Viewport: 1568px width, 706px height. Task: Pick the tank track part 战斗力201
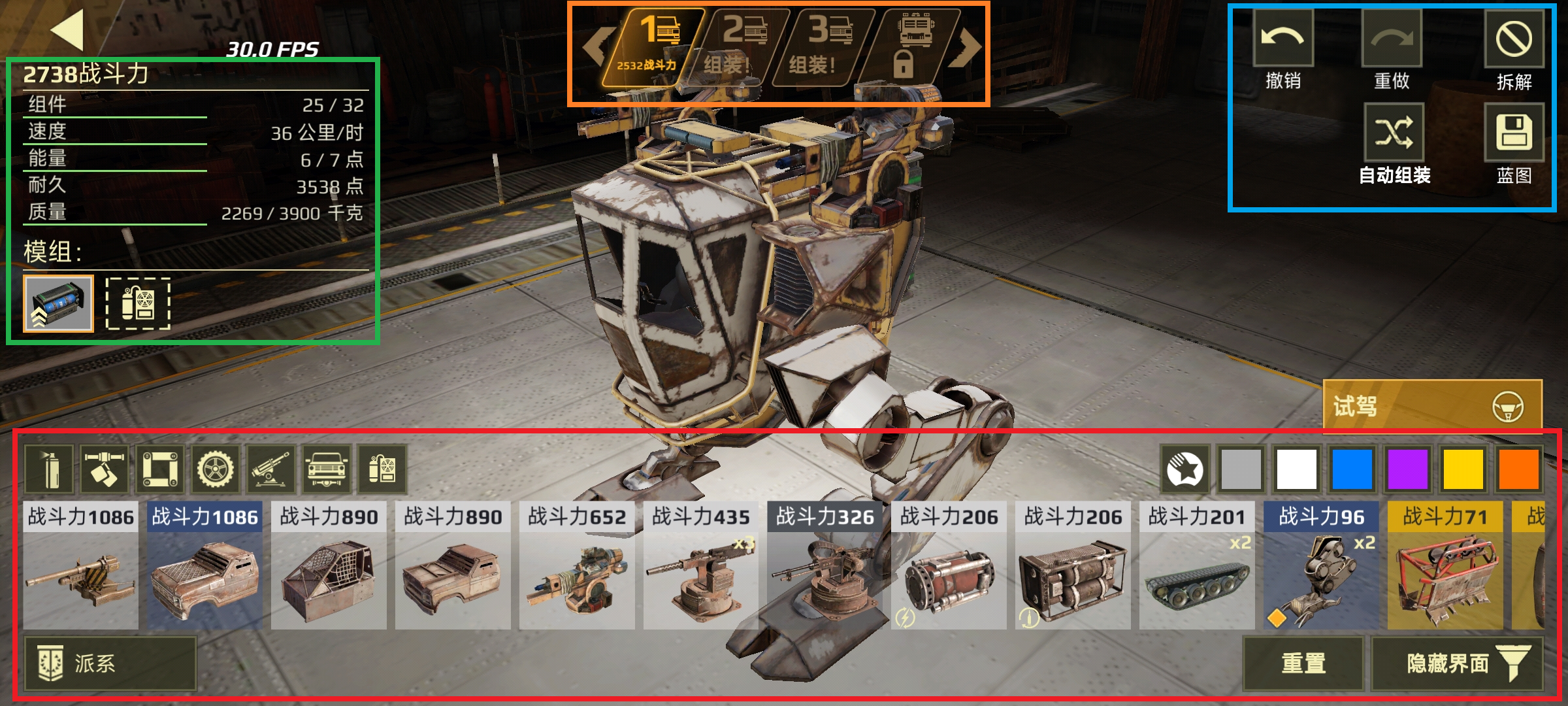pos(1197,565)
